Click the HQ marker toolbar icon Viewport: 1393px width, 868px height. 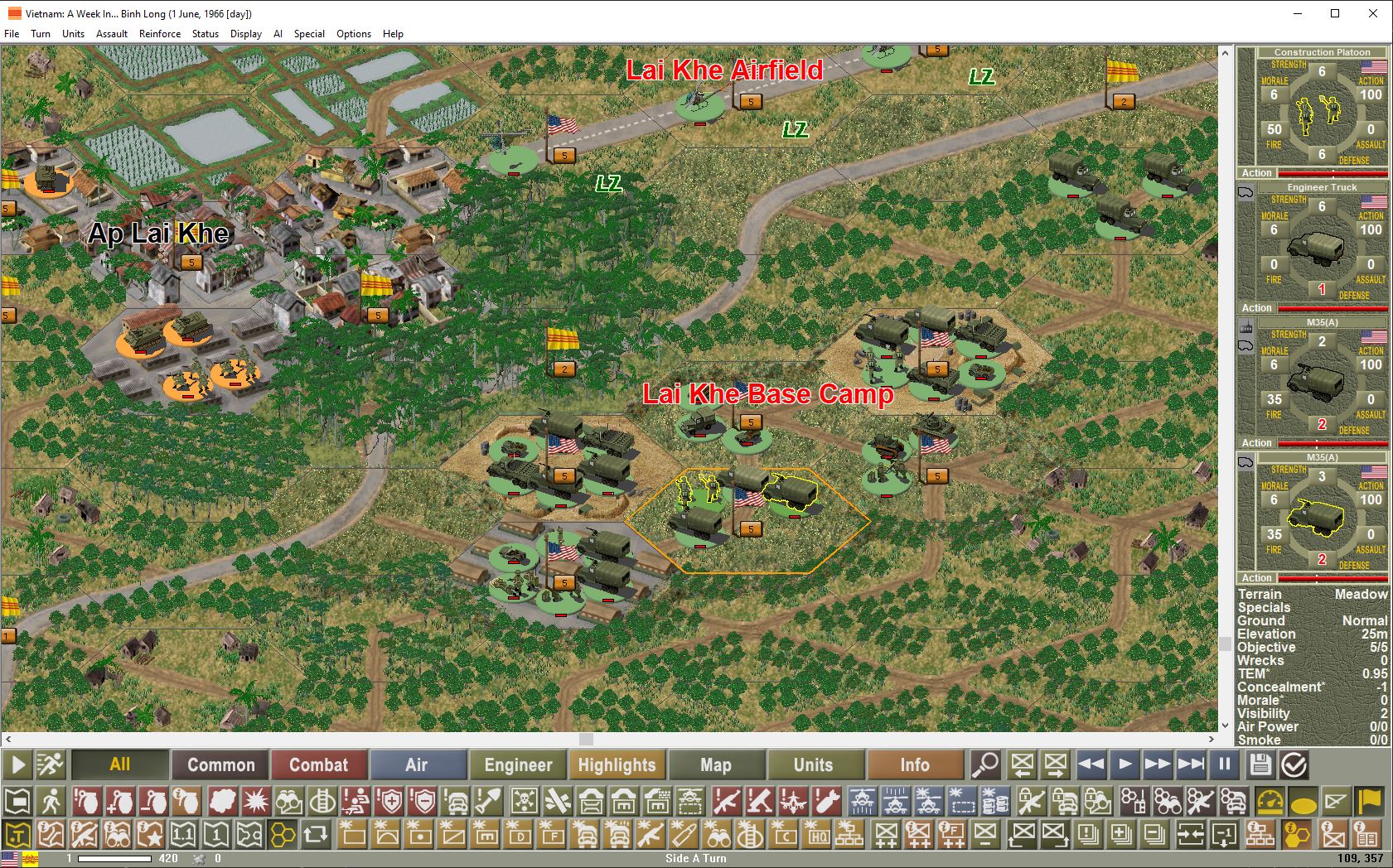click(819, 833)
